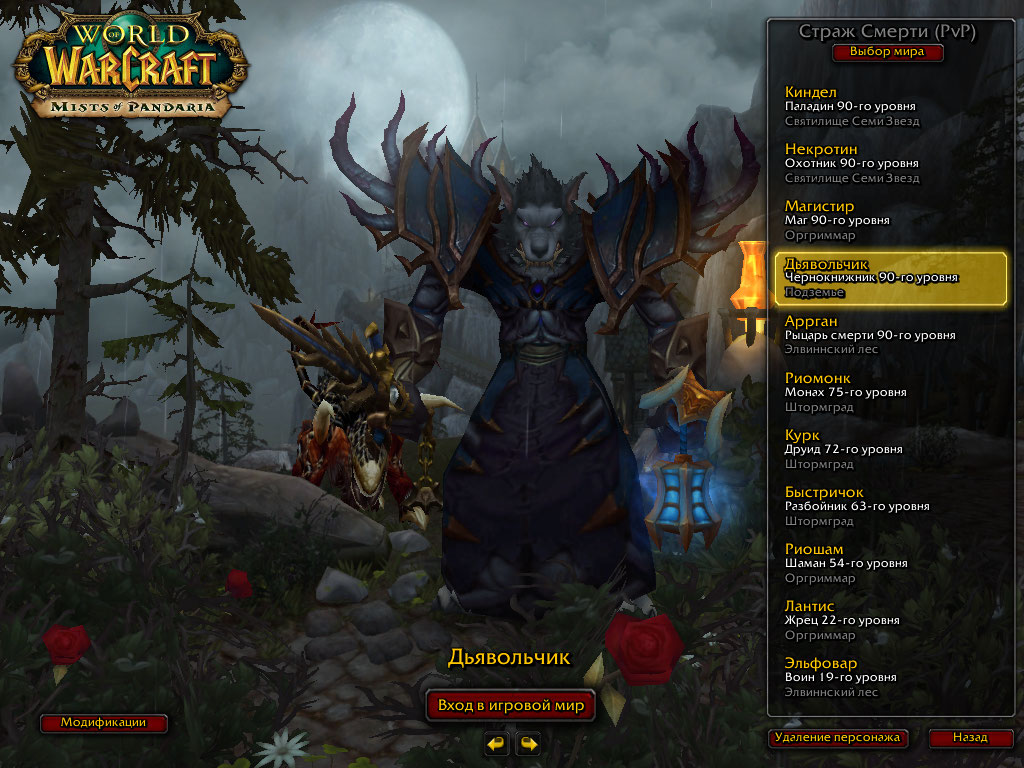
Task: Select the shaman Риошам
Action: pyautogui.click(x=889, y=563)
